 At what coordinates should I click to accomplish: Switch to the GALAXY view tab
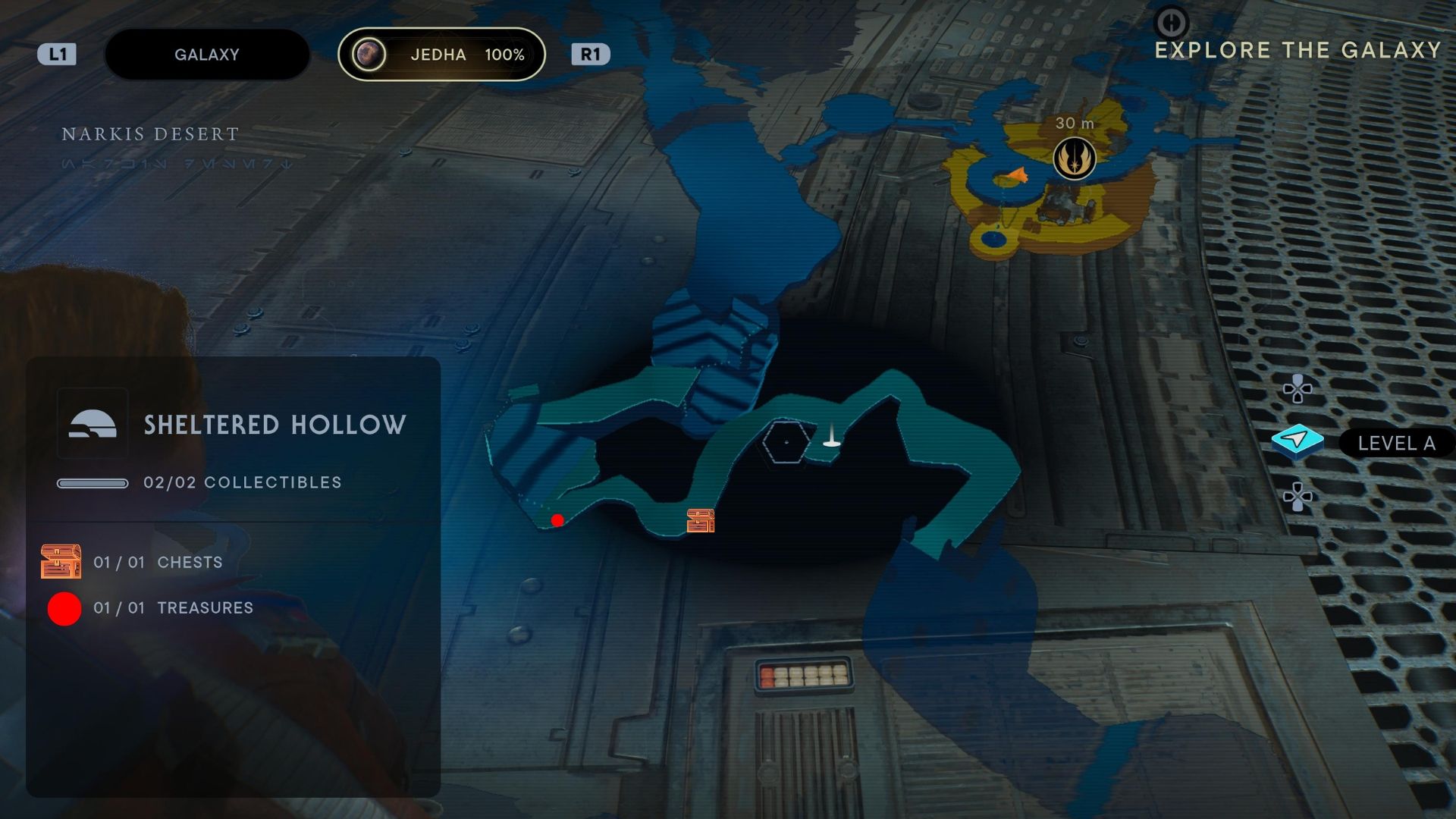(x=206, y=53)
